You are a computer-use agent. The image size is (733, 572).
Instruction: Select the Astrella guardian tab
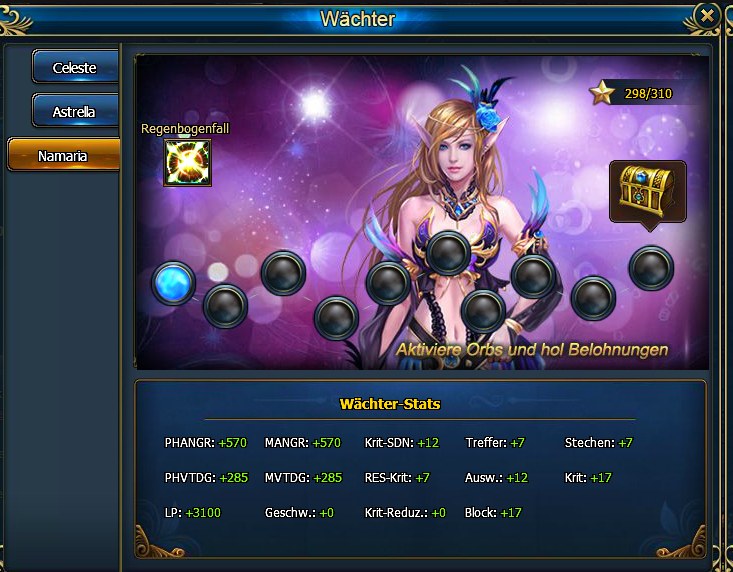click(x=75, y=112)
